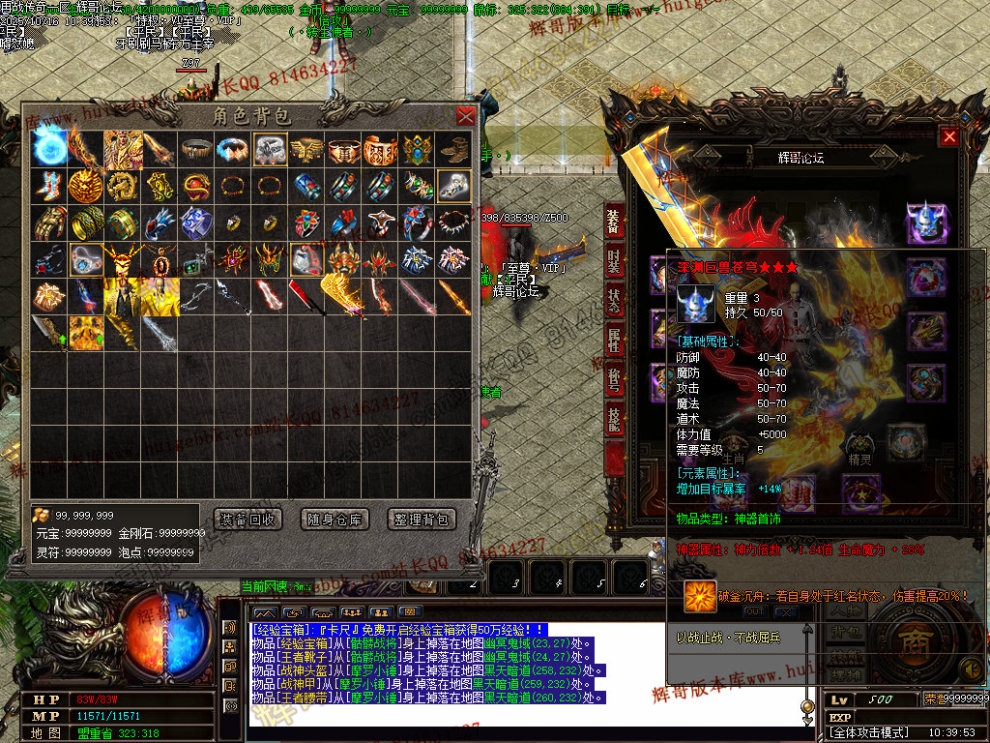Select the golden winged greatsword item

click(x=344, y=296)
